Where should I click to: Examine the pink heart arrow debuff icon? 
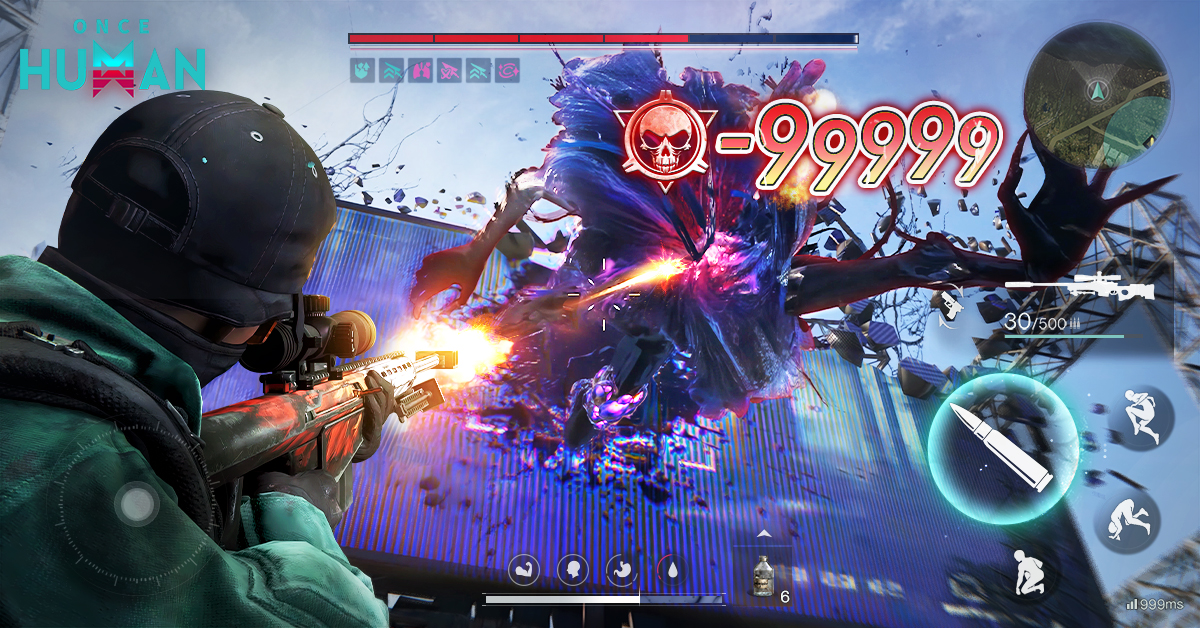449,70
